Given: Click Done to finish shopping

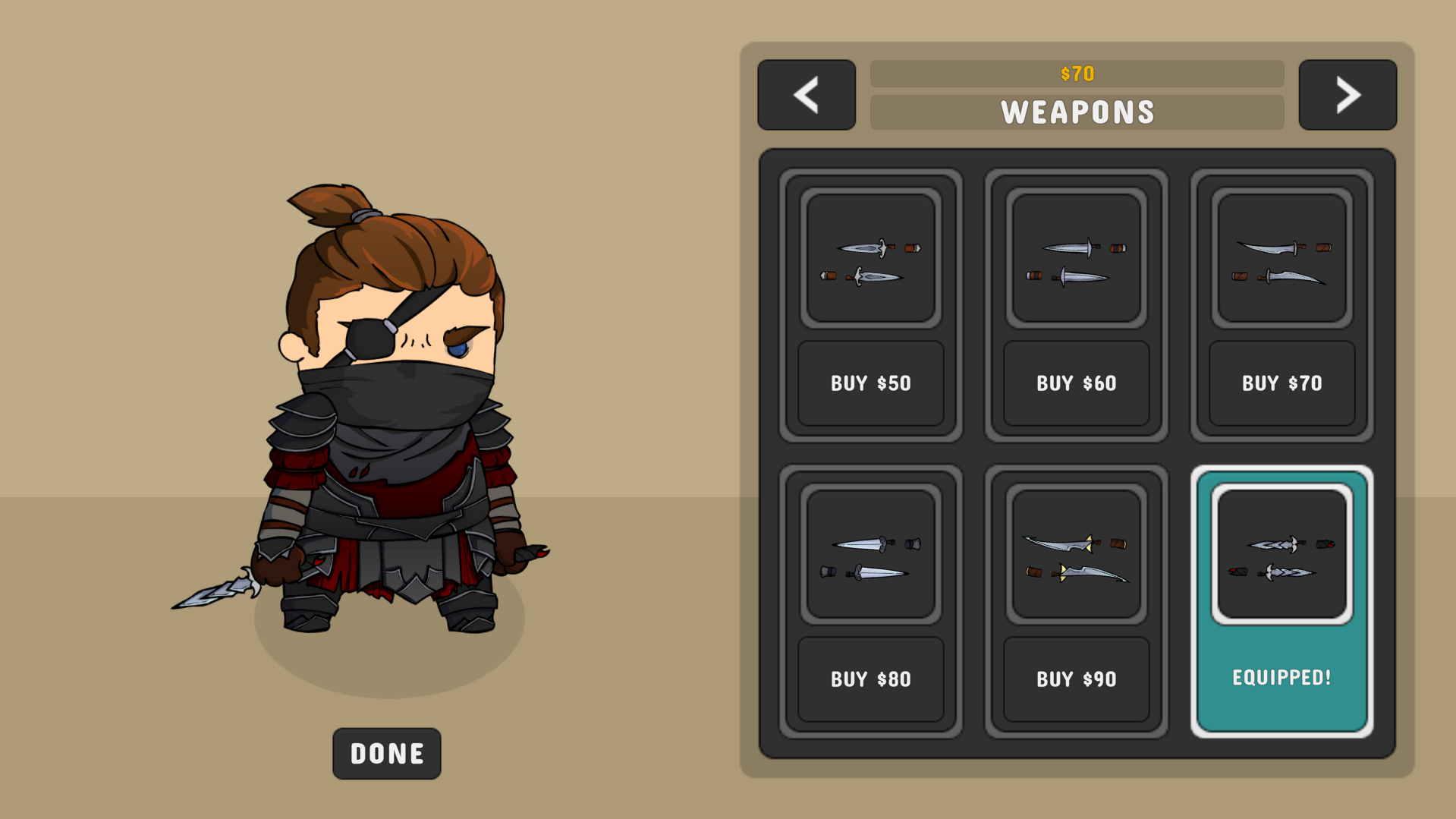Looking at the screenshot, I should (386, 753).
